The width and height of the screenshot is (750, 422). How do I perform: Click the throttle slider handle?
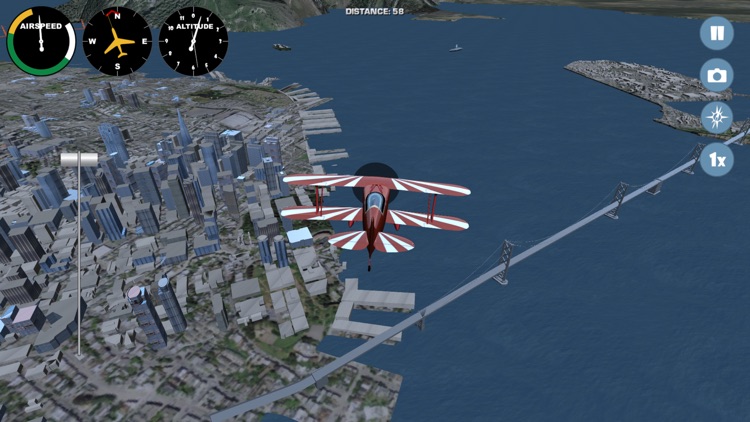pos(78,159)
